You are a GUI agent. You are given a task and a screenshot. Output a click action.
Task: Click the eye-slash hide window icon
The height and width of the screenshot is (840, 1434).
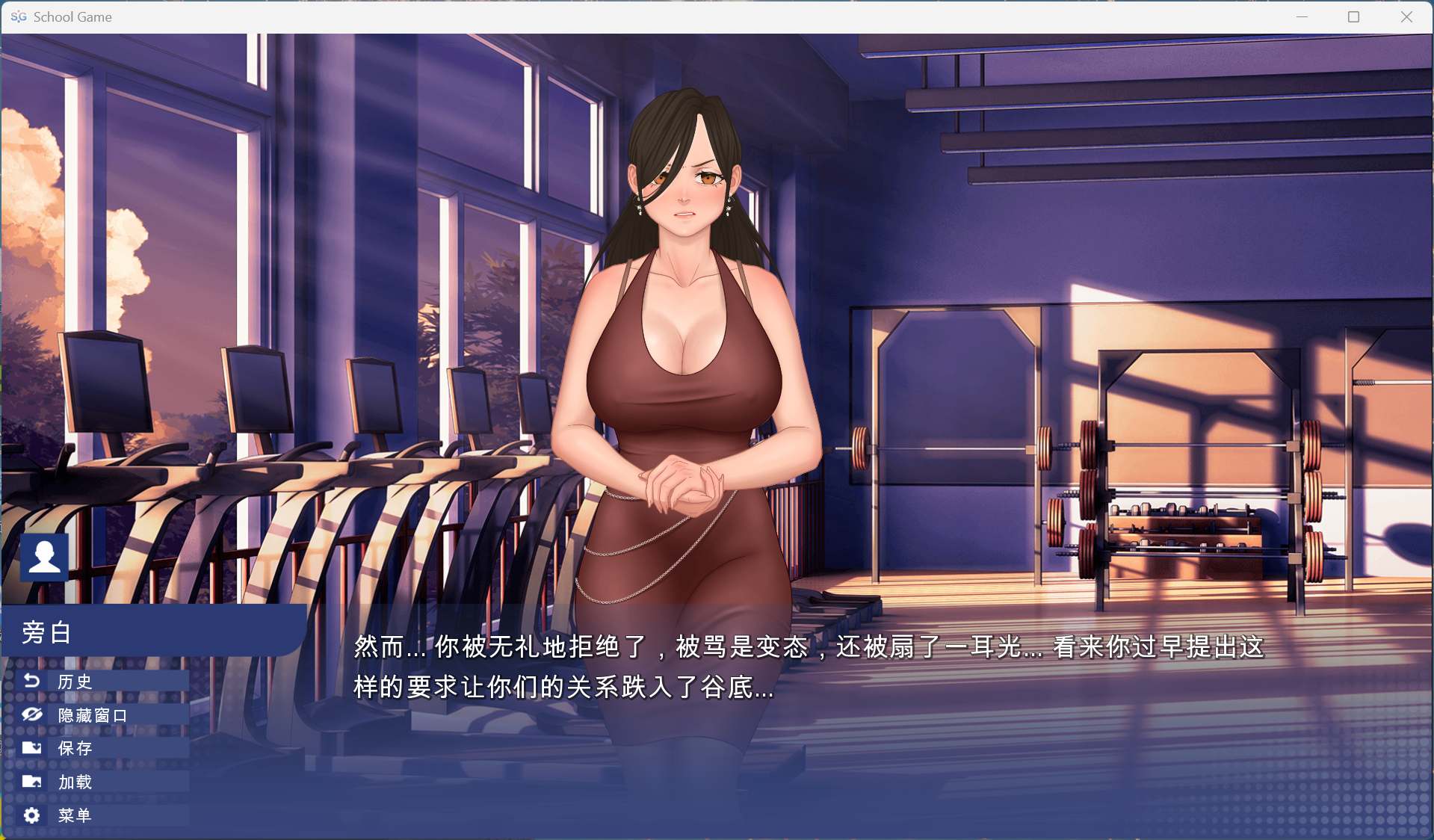pos(31,714)
